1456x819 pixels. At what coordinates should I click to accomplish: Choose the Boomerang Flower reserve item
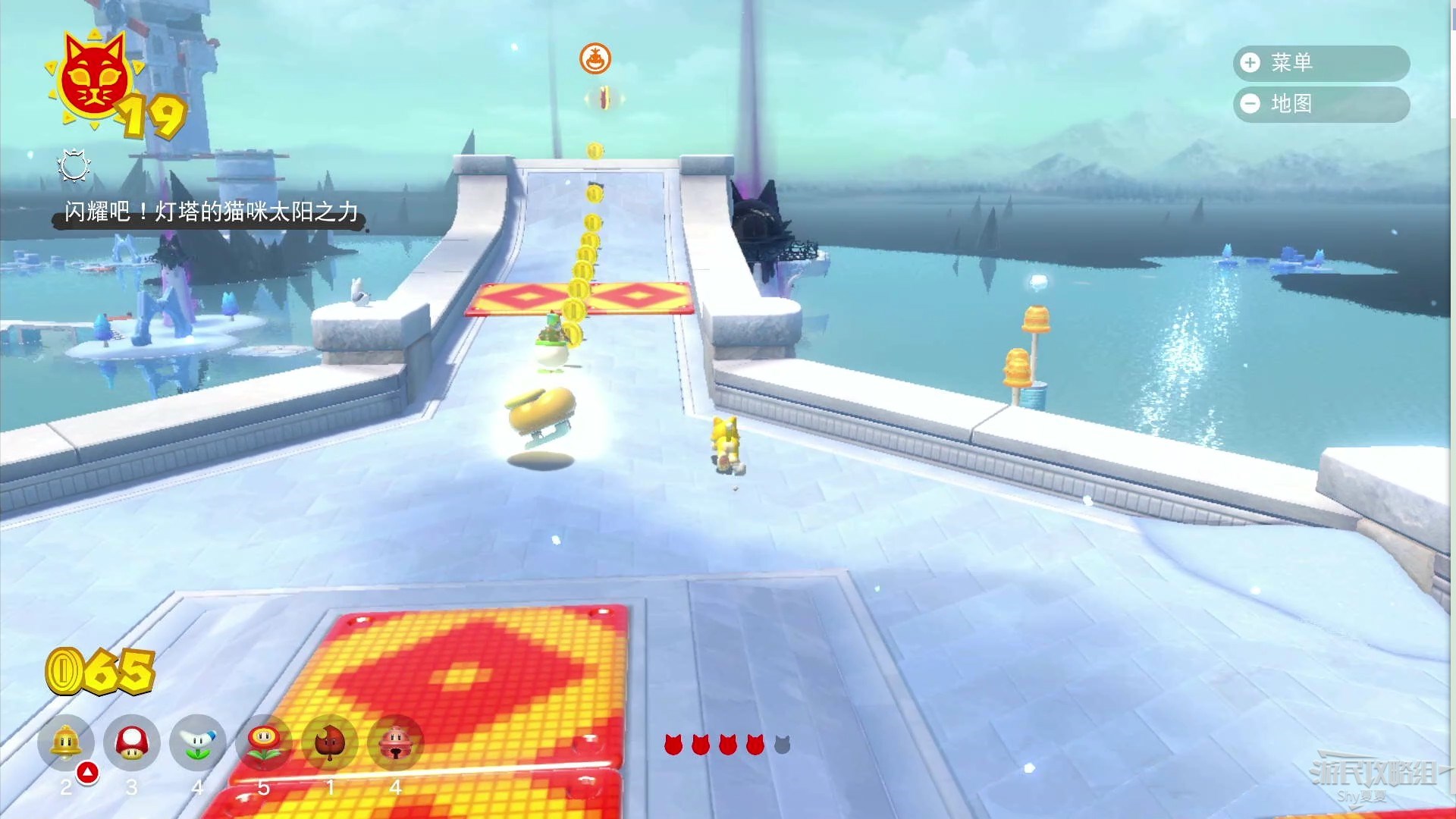(x=198, y=742)
